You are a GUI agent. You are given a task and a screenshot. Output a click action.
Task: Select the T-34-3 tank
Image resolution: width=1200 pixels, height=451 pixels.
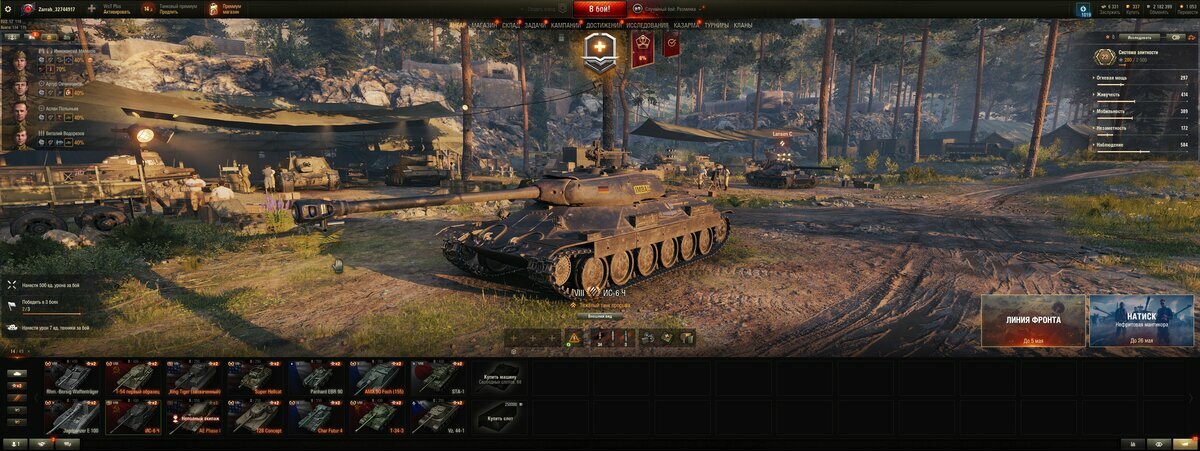click(379, 416)
